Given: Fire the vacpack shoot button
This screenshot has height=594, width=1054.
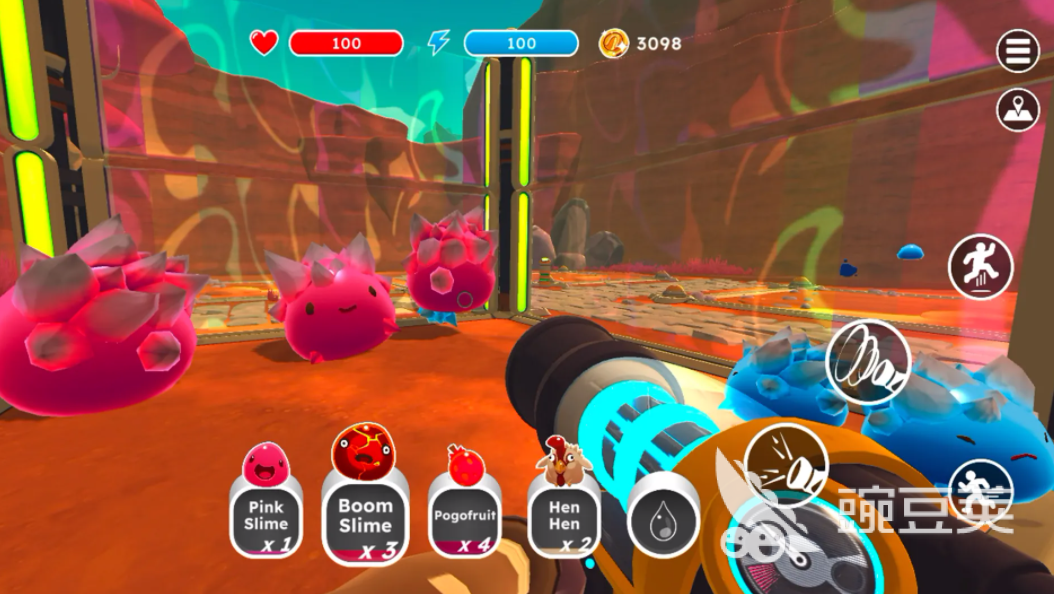Looking at the screenshot, I should click(x=785, y=464).
